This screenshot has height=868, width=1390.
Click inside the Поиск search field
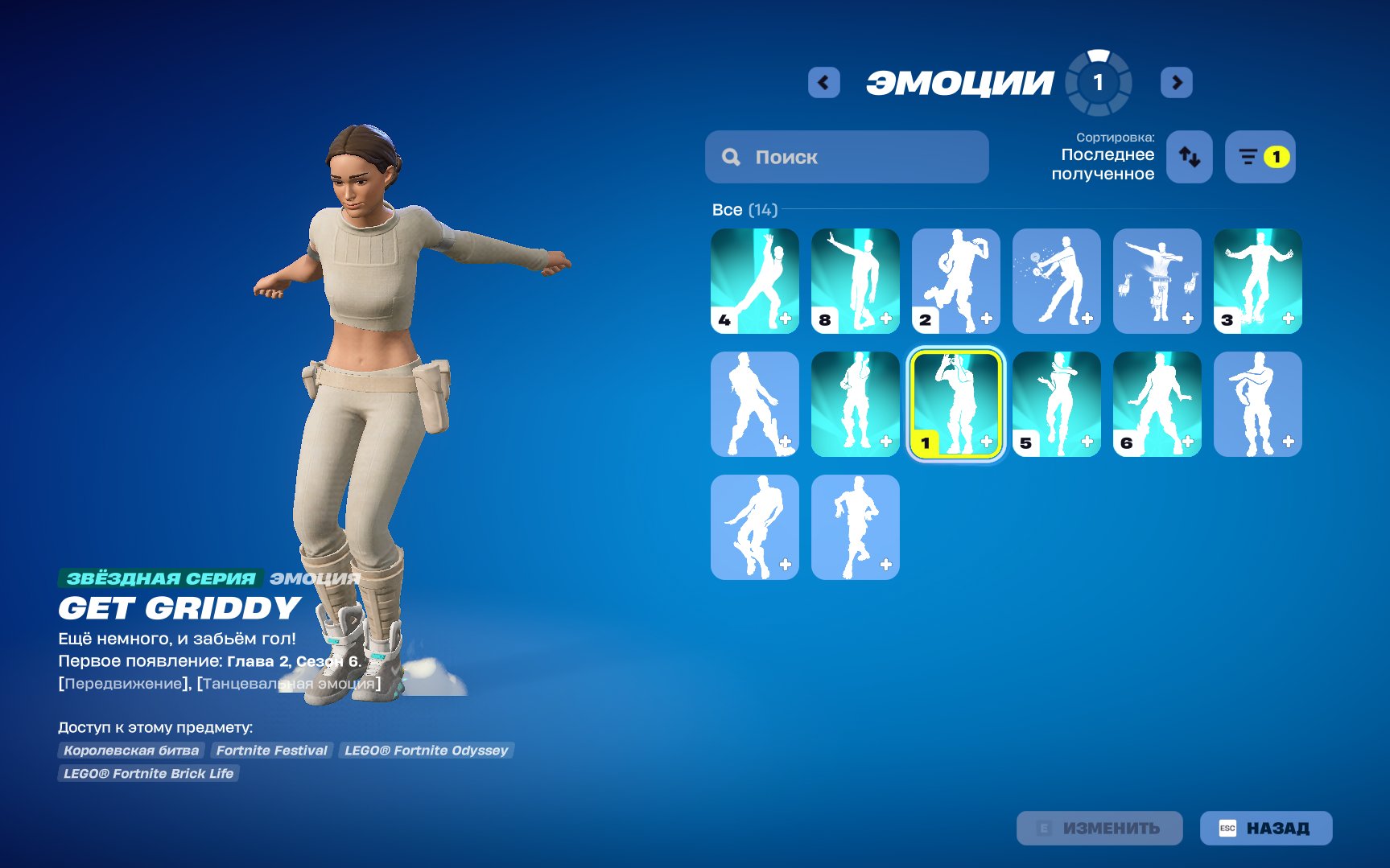(845, 157)
